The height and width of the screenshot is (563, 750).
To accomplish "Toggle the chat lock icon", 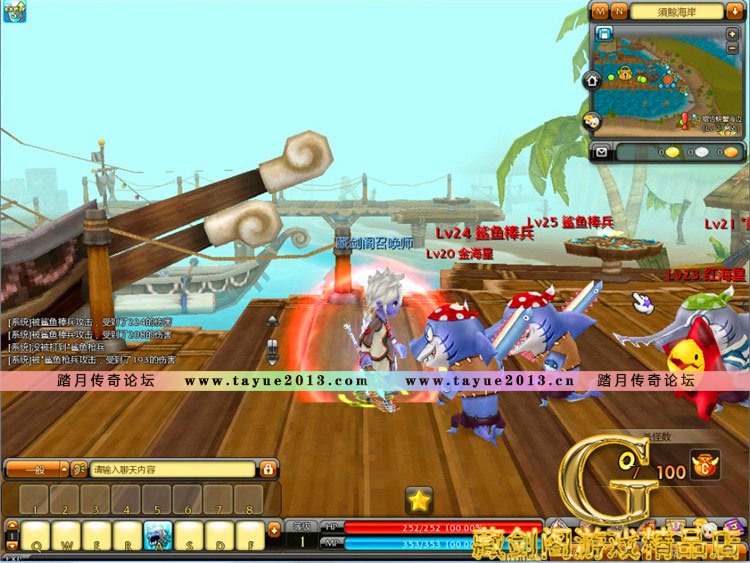I will [268, 468].
